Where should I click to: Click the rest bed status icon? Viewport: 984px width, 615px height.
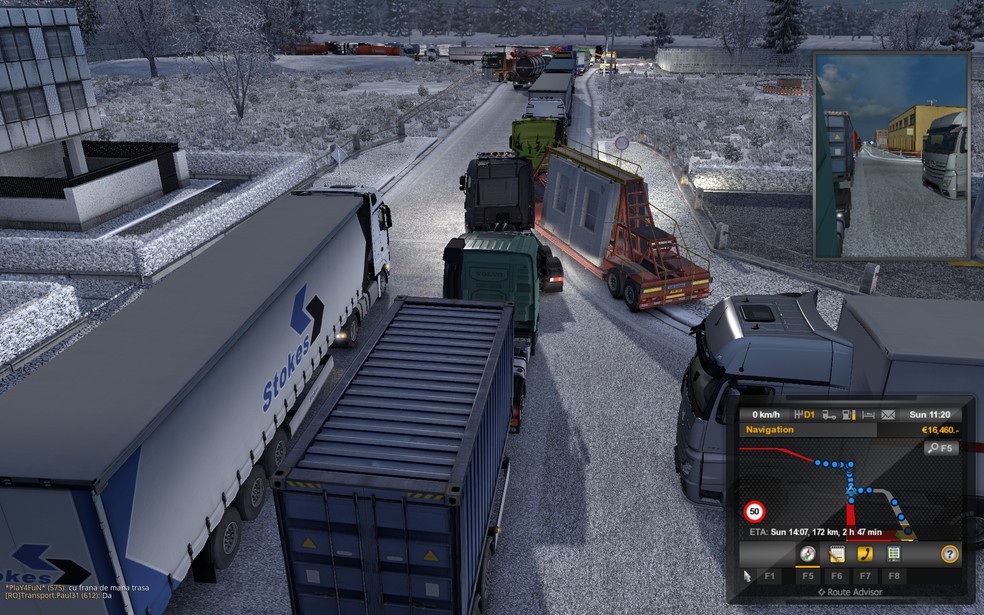867,414
